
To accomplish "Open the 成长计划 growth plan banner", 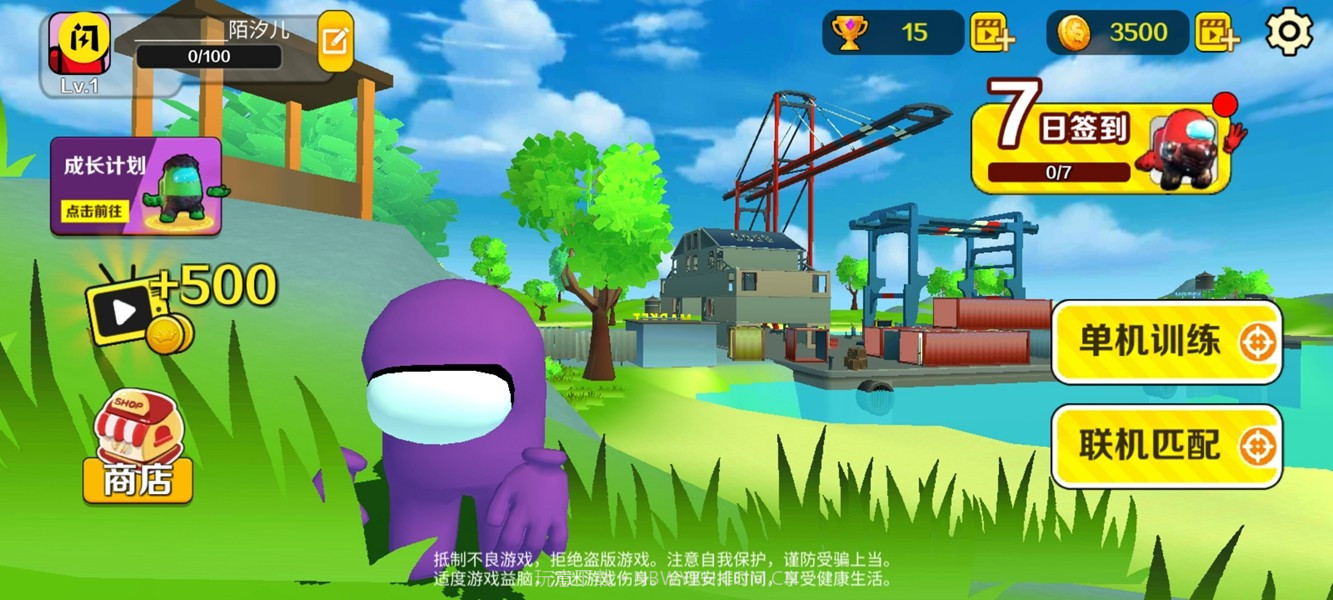I will click(x=136, y=186).
